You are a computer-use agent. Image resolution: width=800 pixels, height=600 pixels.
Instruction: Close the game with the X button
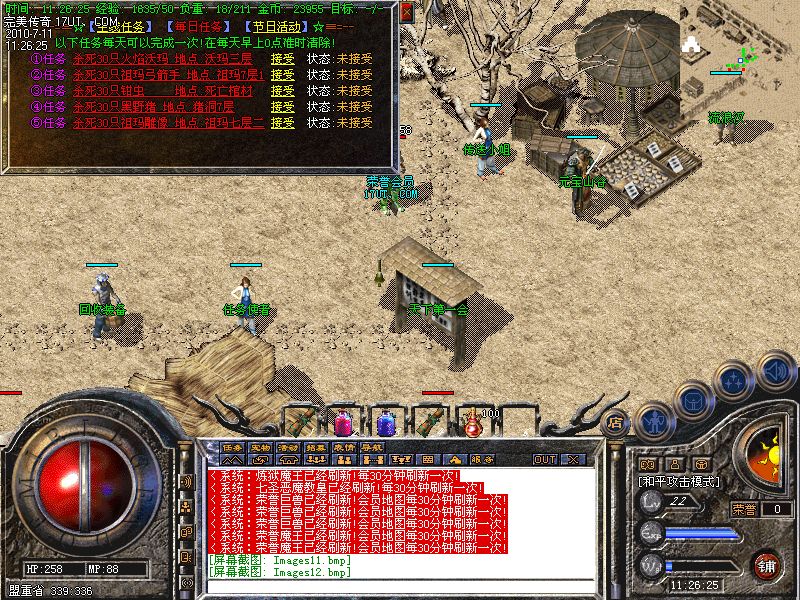[573, 459]
